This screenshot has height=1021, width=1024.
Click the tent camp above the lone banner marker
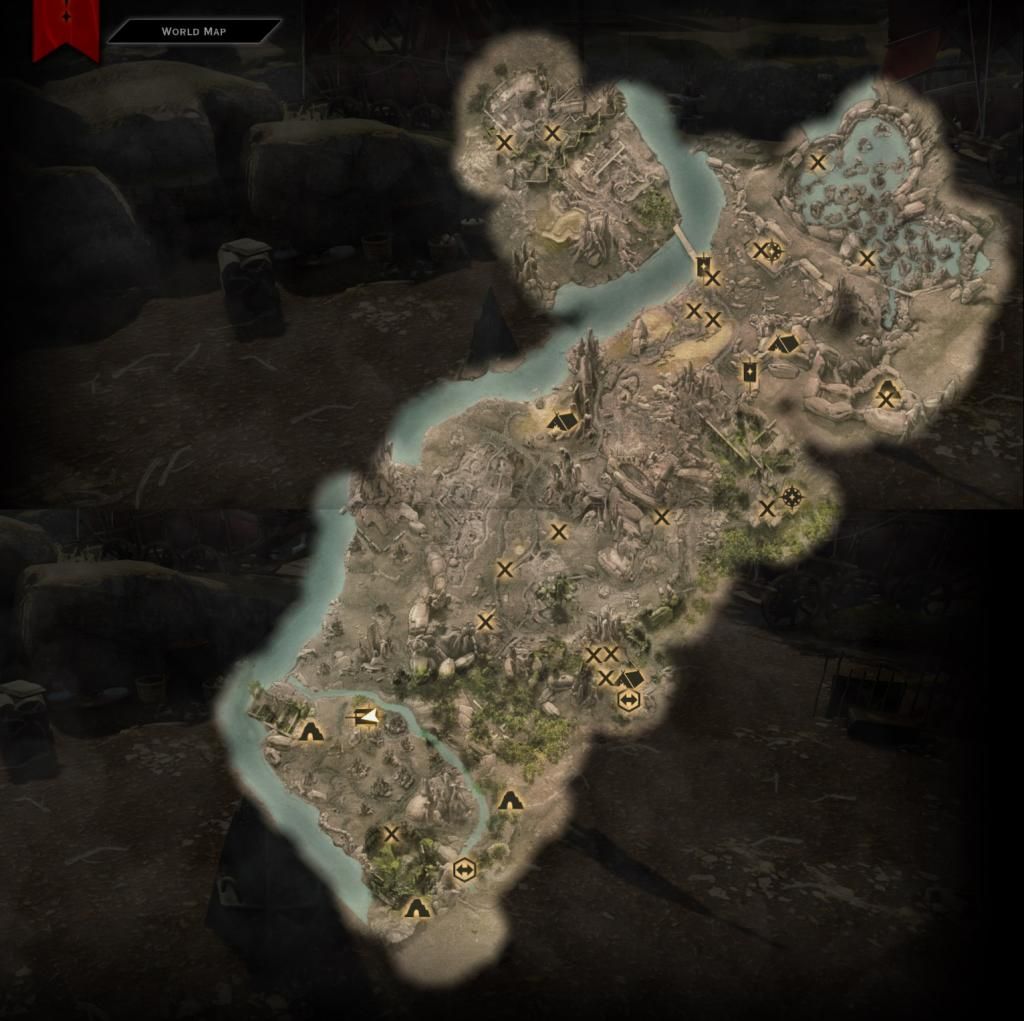[785, 343]
